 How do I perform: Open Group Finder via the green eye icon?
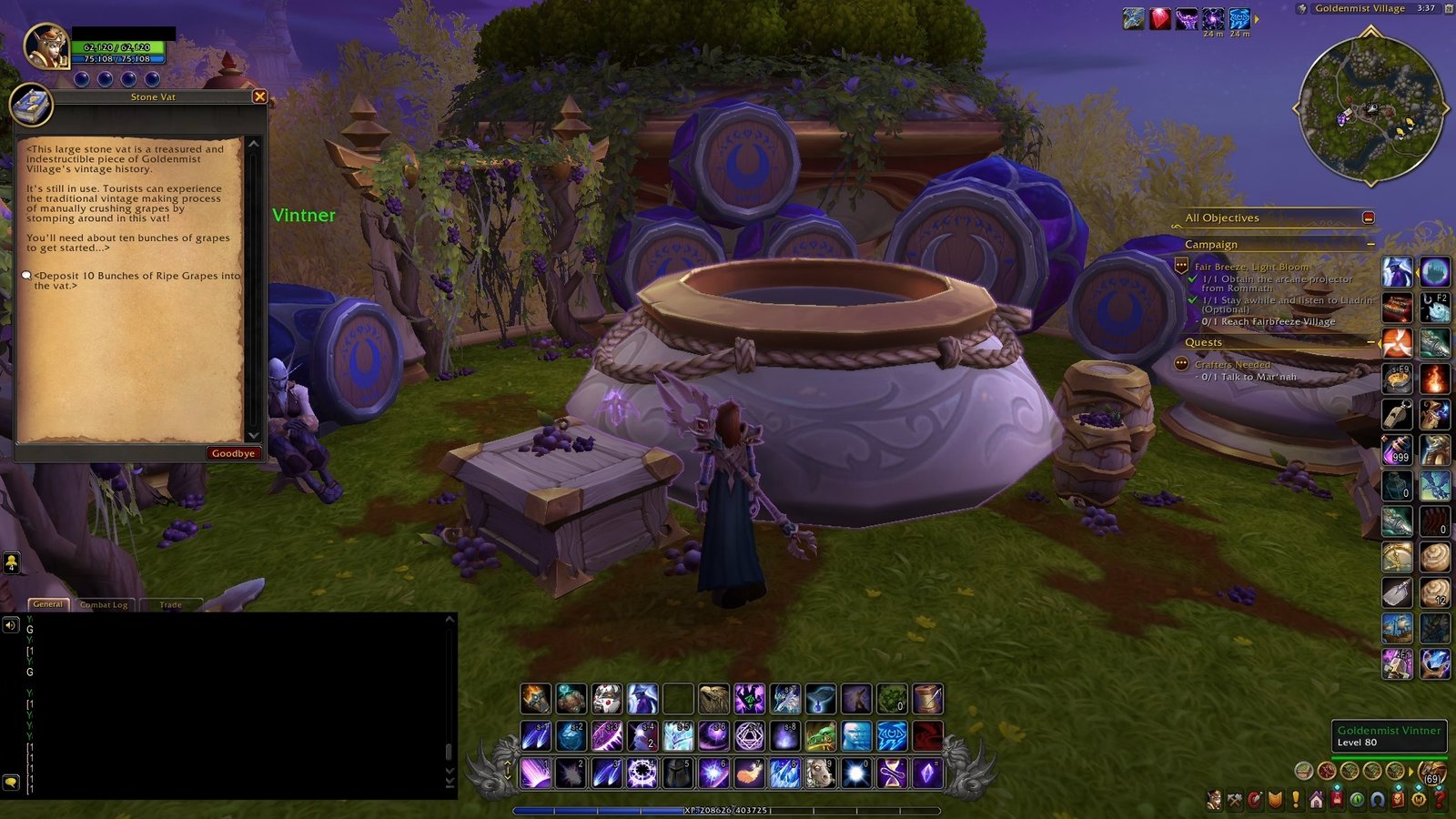pyautogui.click(x=1358, y=798)
